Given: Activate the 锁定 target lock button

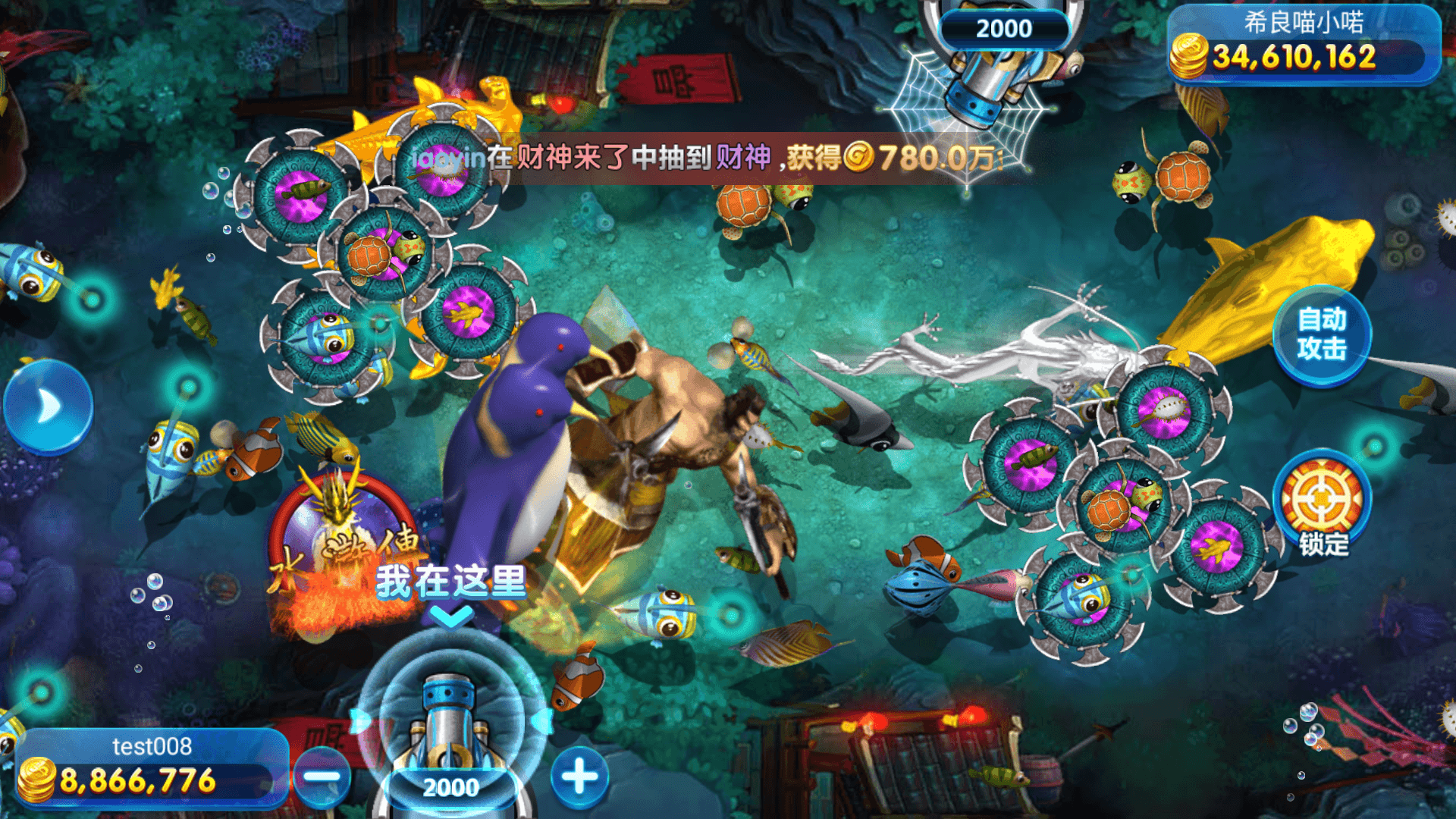Looking at the screenshot, I should pos(1322,503).
